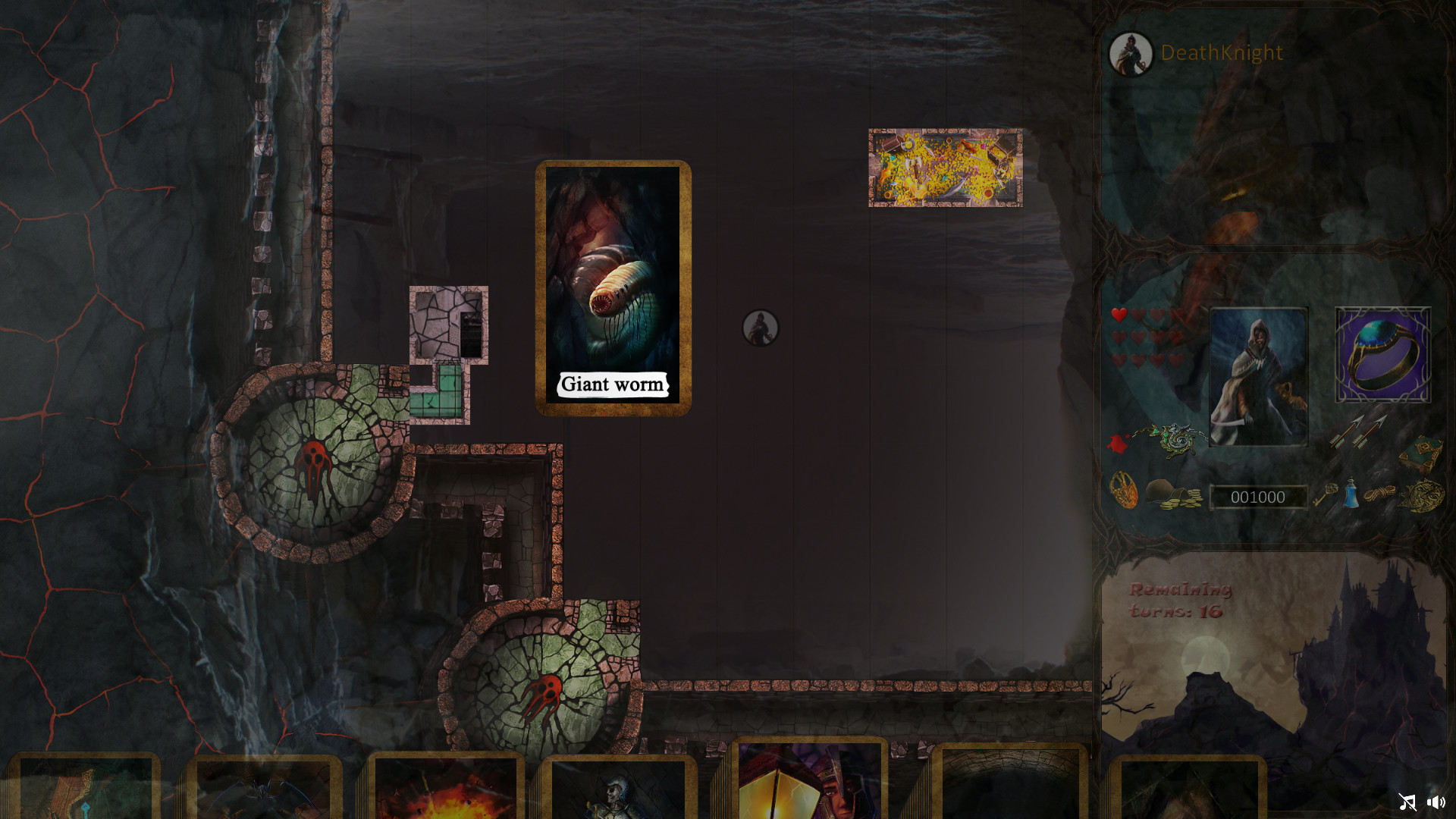Viewport: 1456px width, 819px height.
Task: Open the green spellbook icon
Action: click(x=1424, y=453)
